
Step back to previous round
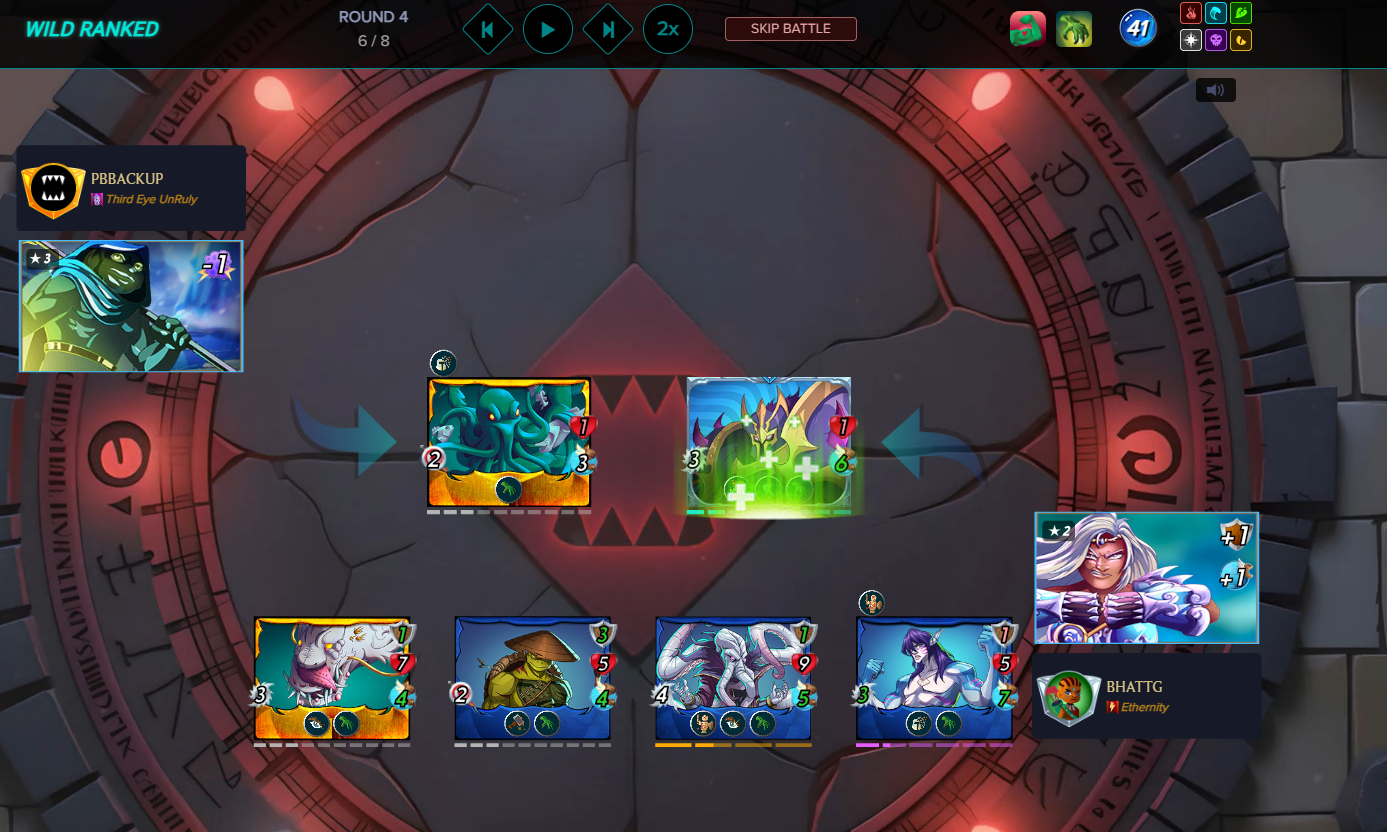(x=488, y=30)
